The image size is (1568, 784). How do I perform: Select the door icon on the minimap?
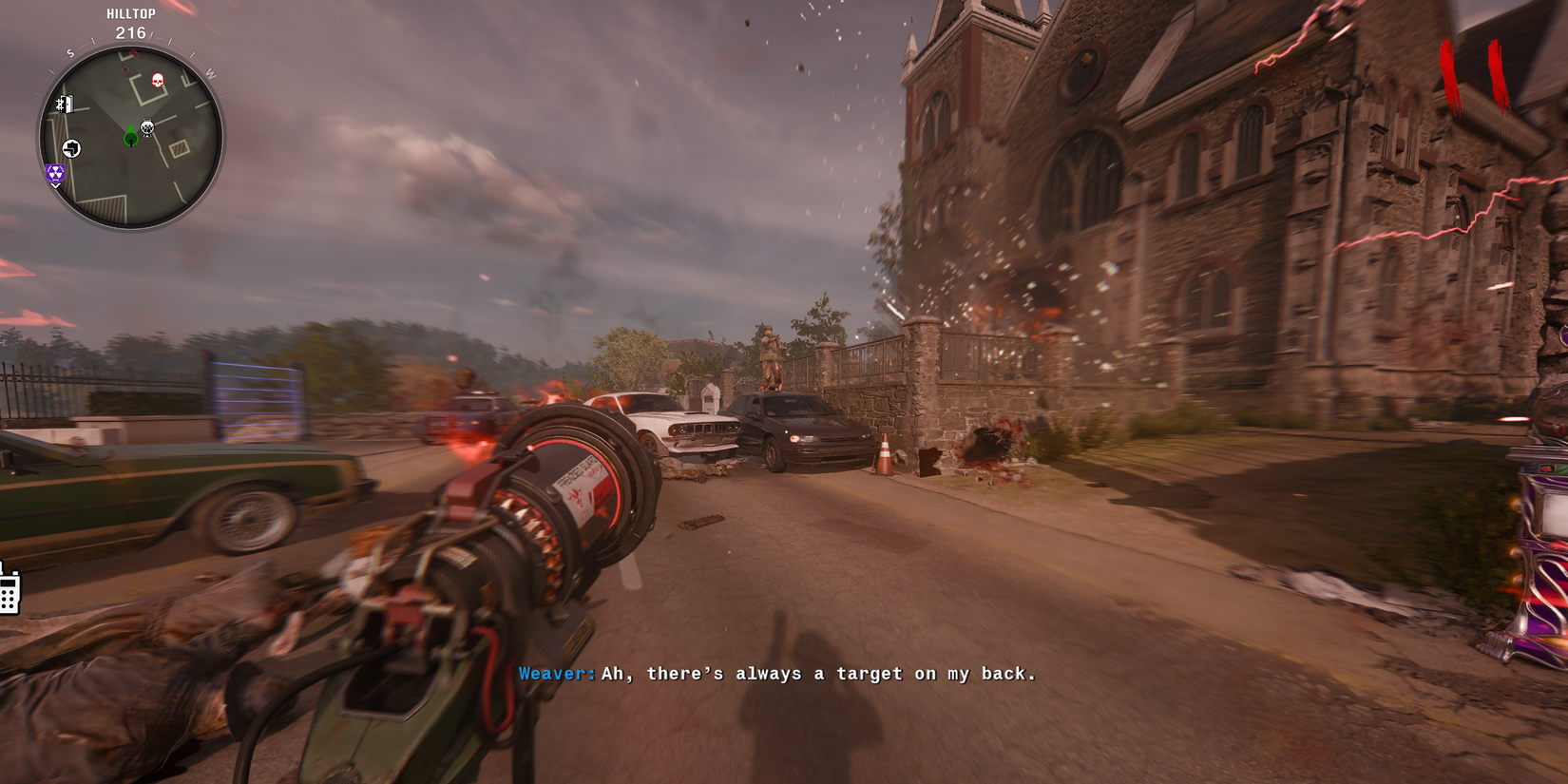67,105
